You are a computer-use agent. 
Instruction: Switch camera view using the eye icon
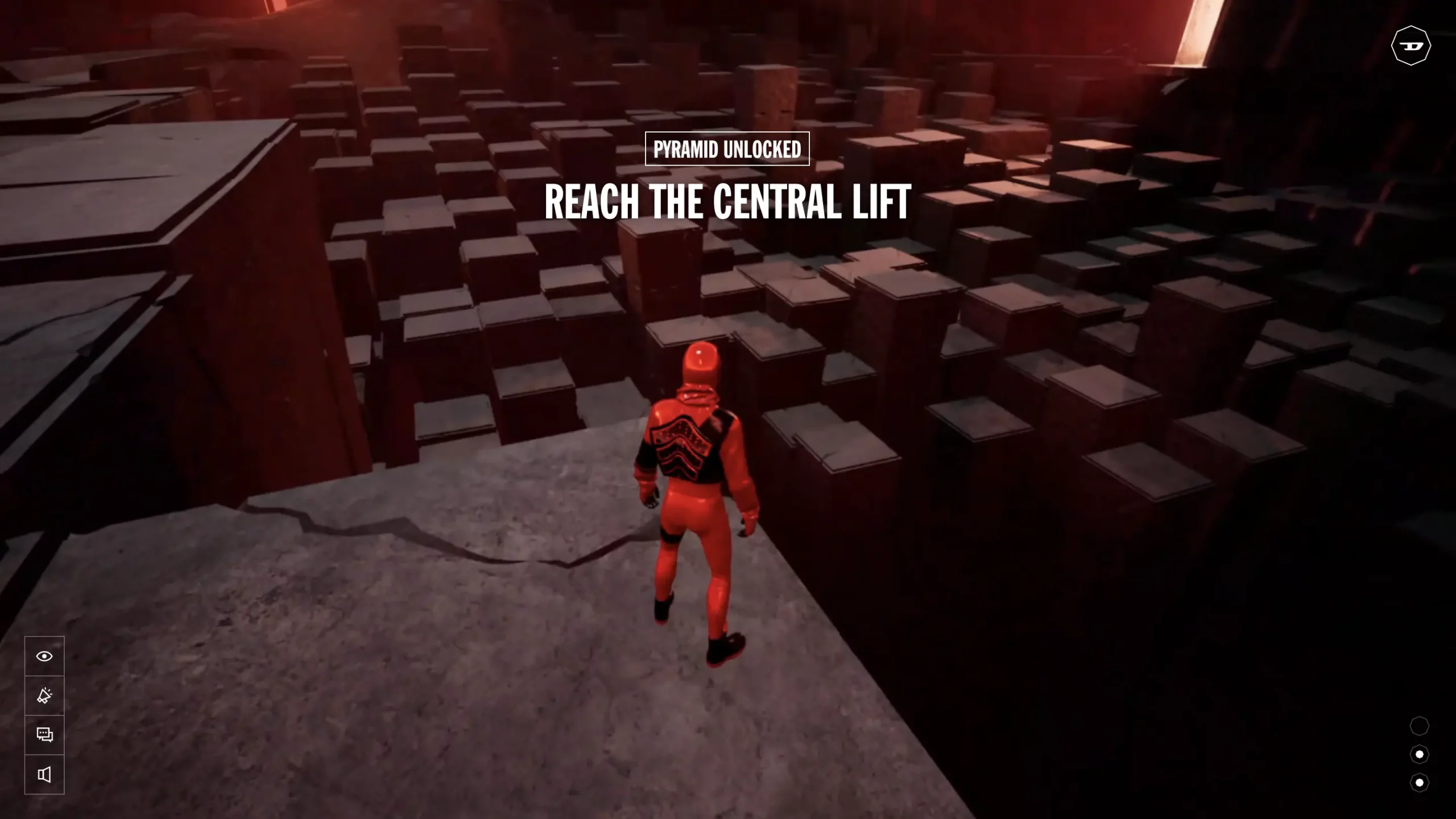click(x=45, y=656)
